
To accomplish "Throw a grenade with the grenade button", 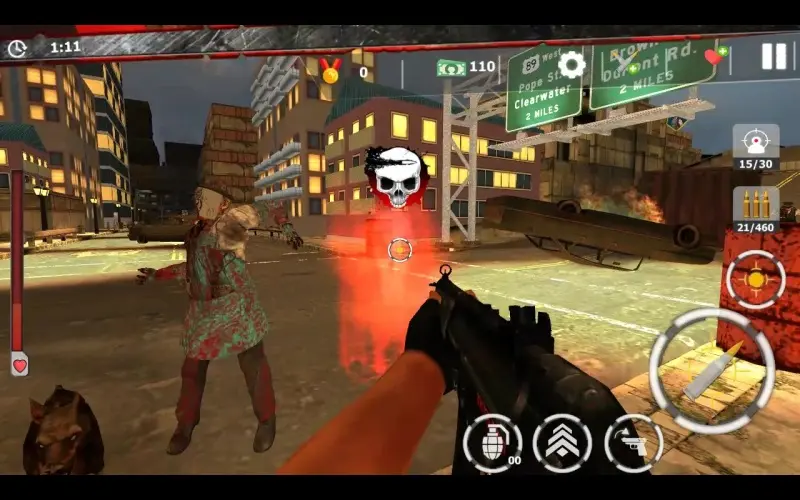I will pyautogui.click(x=492, y=443).
